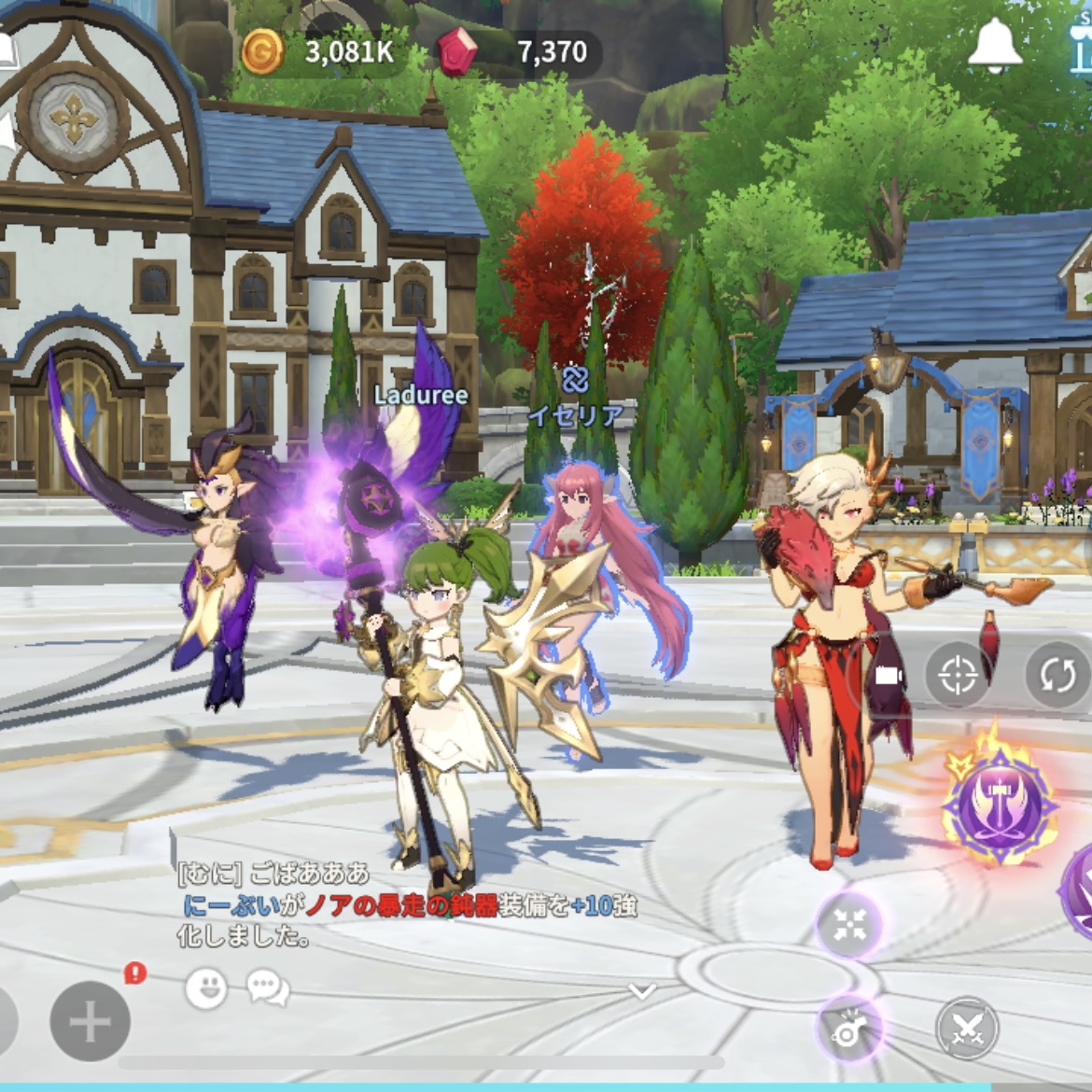Image resolution: width=1092 pixels, height=1092 pixels.
Task: Use the whistle call button
Action: click(x=849, y=1028)
